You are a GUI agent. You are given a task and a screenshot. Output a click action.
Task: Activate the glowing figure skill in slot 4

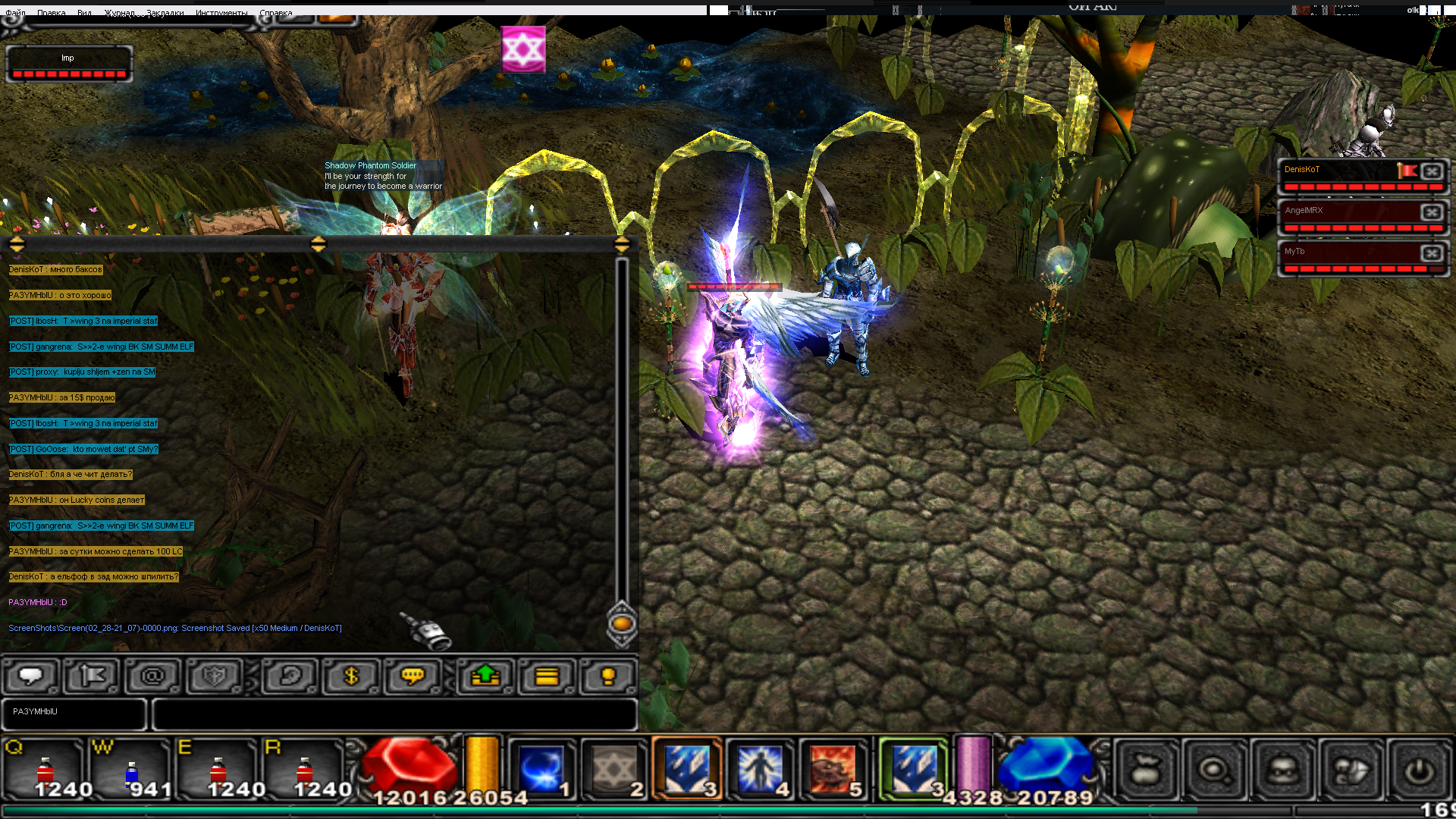pos(760,769)
